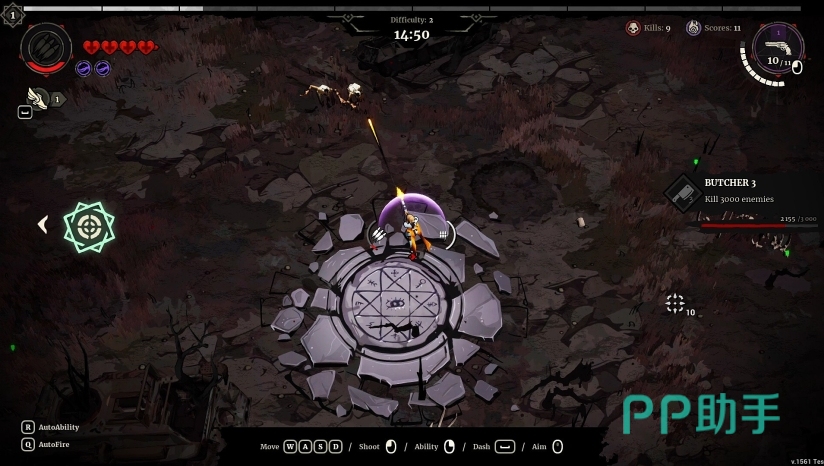Click the skull Kills icon
This screenshot has width=824, height=466.
[633, 28]
